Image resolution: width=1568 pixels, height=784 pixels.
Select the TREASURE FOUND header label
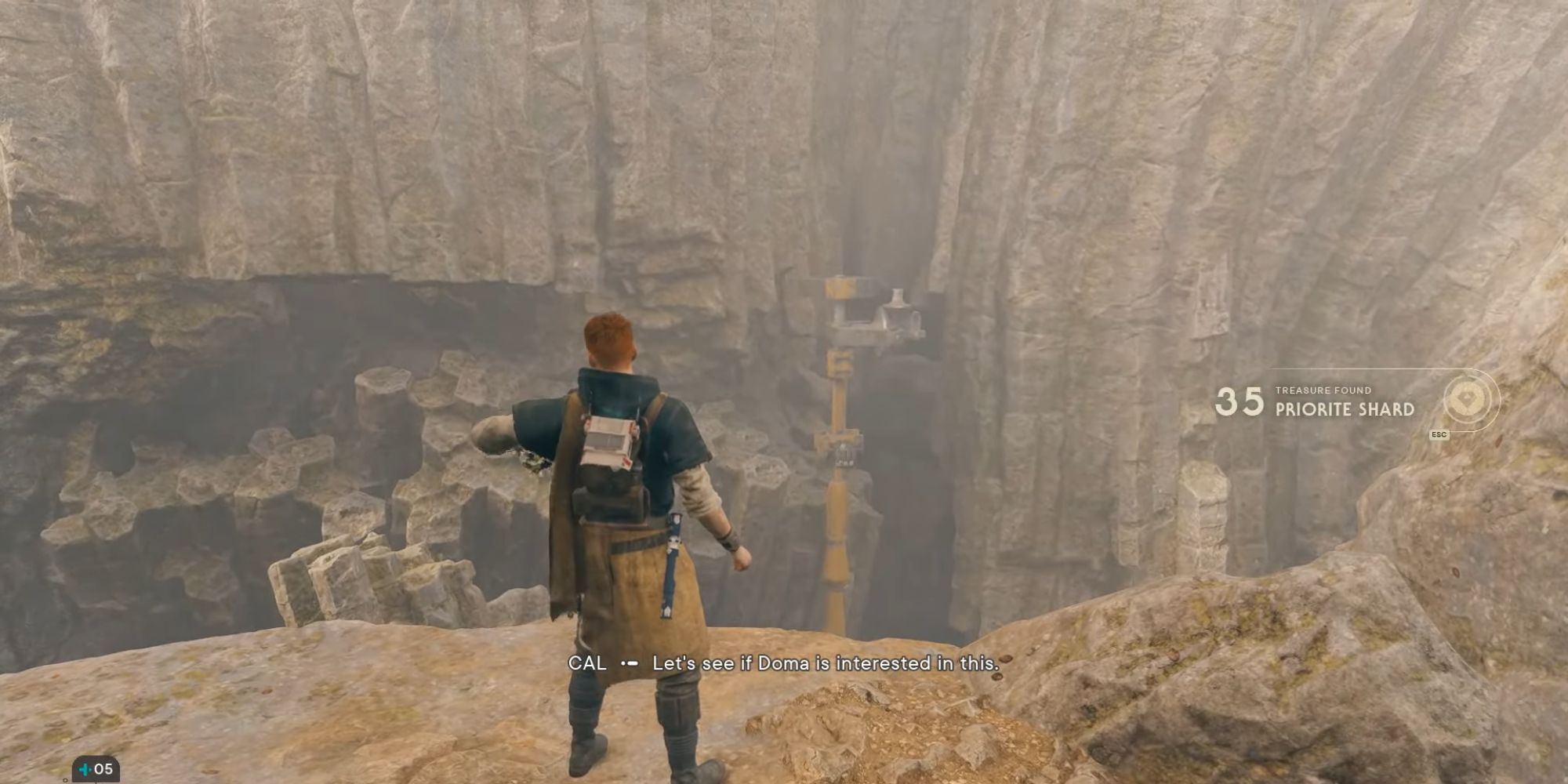(x=1323, y=390)
